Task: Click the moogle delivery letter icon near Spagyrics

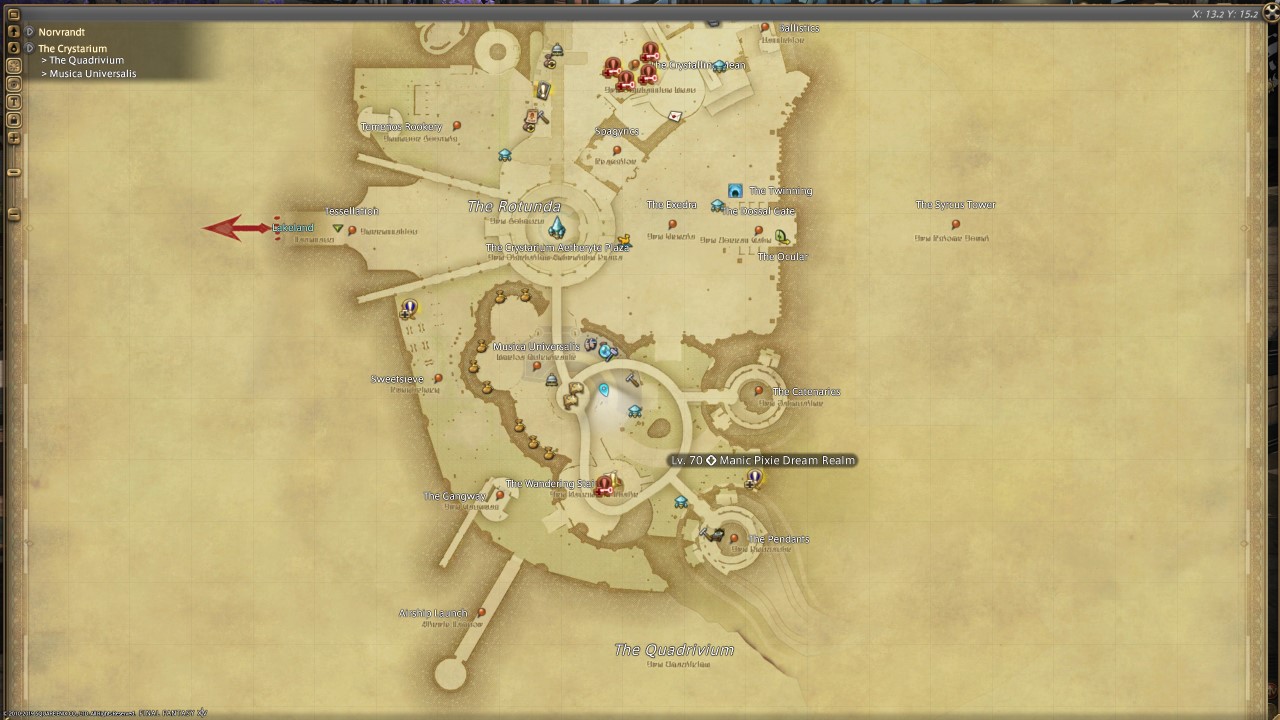Action: point(675,115)
